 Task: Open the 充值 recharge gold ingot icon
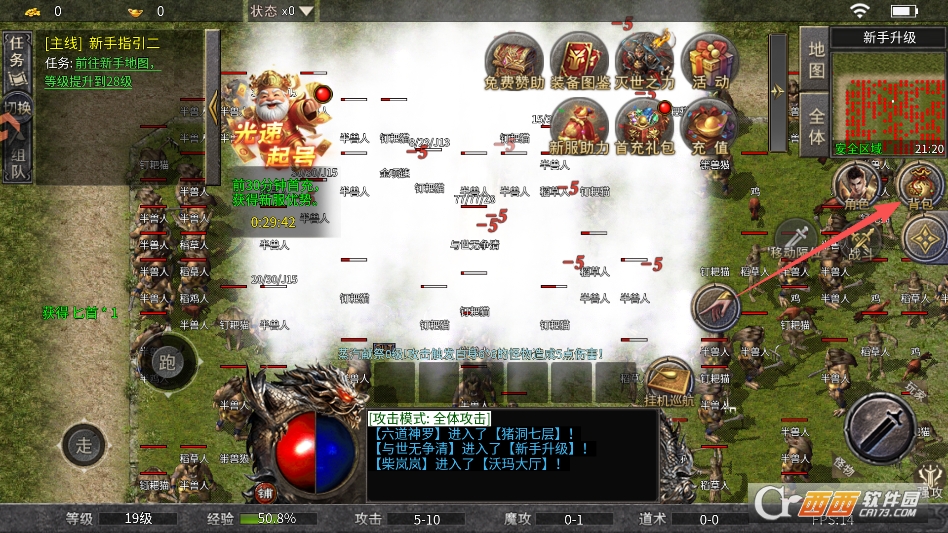[709, 126]
